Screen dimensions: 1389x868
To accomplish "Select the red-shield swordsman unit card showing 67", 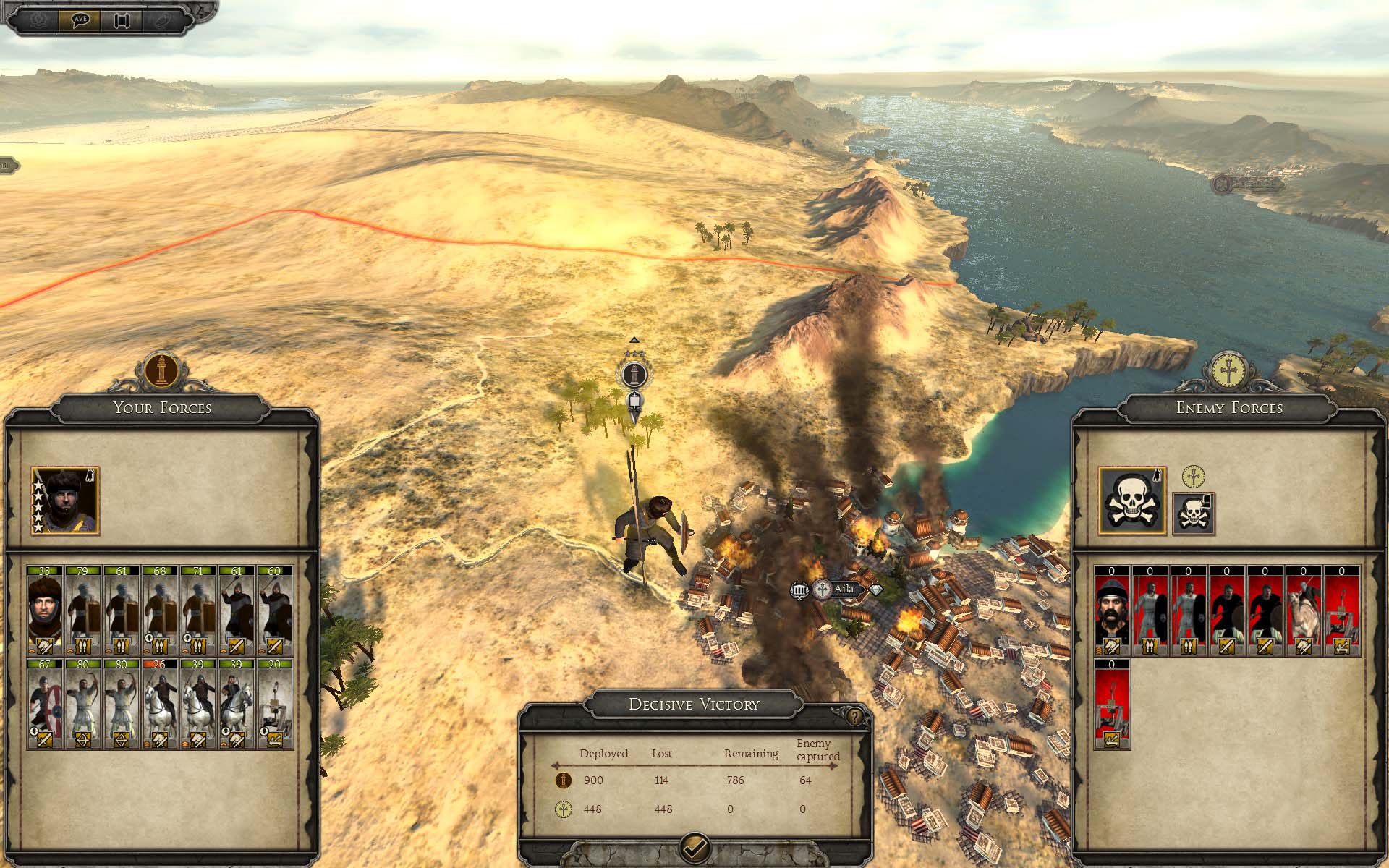I will coord(45,704).
